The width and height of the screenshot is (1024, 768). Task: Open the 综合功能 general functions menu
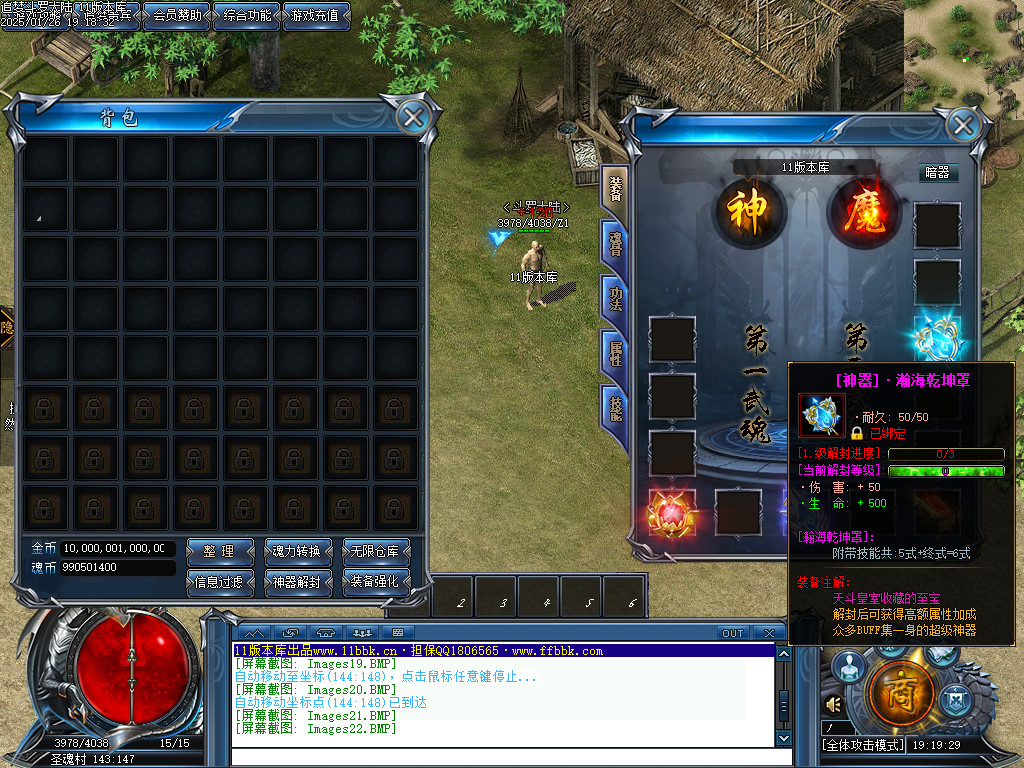click(x=247, y=15)
